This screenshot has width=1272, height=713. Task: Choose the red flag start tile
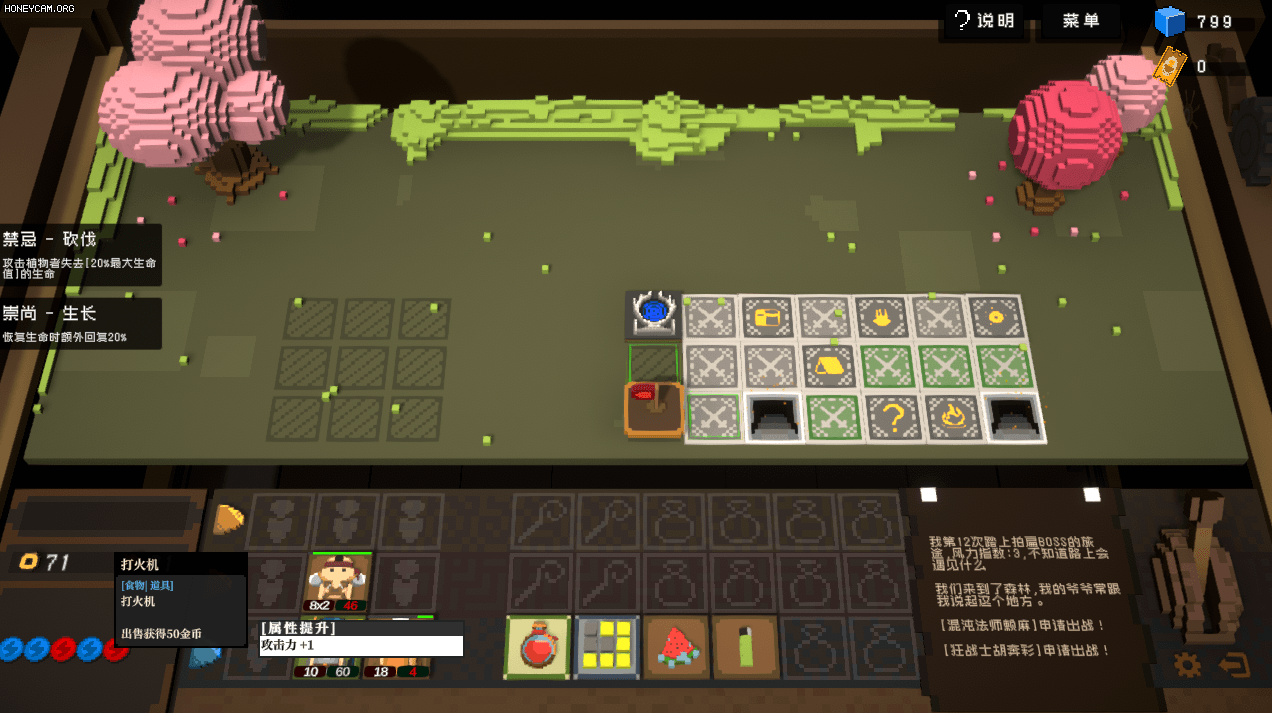click(x=654, y=408)
